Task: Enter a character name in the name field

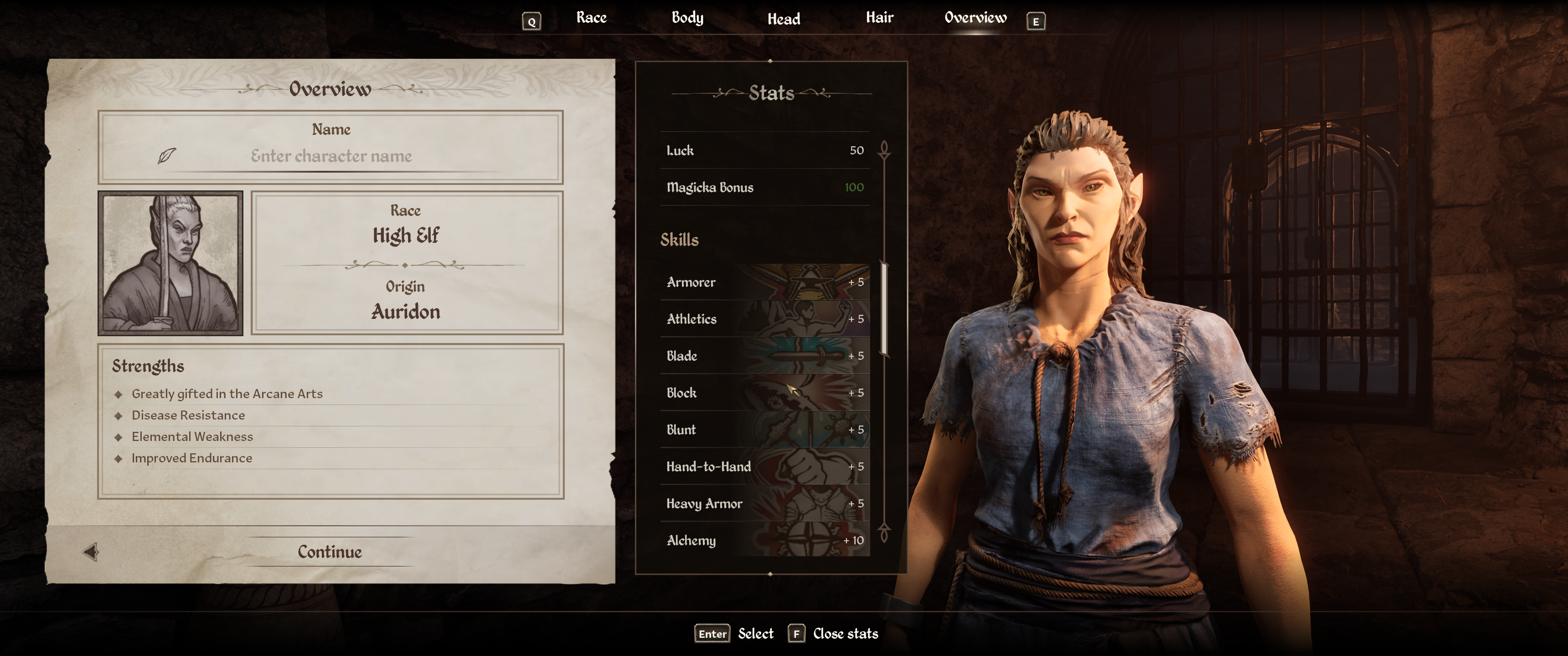Action: (331, 156)
